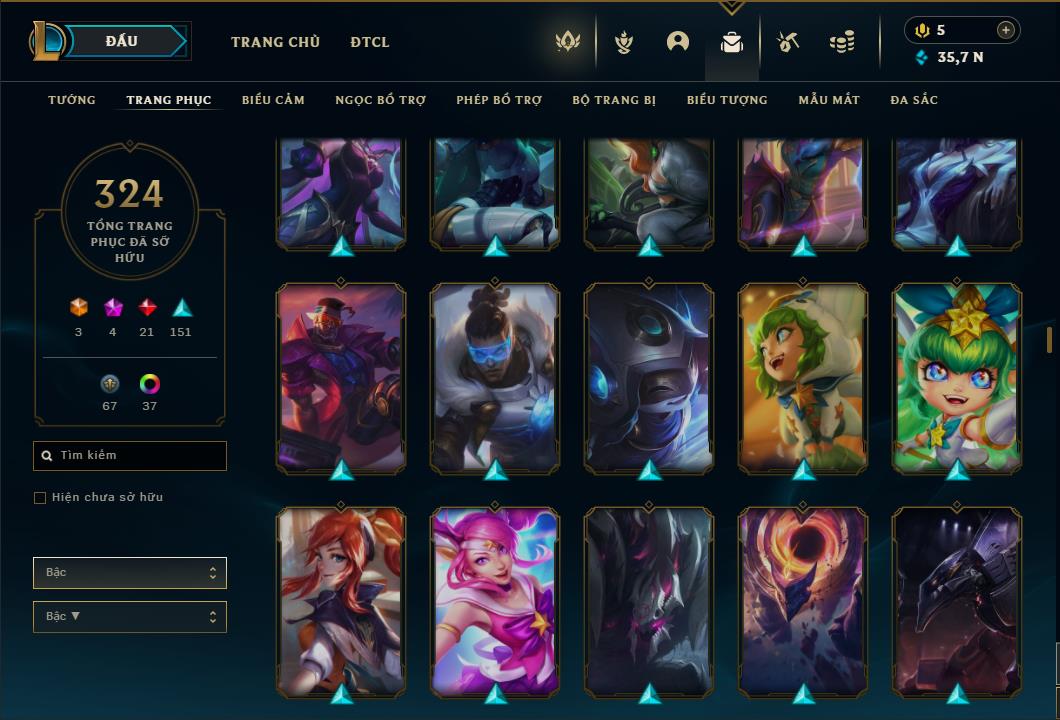
Task: Show the BỘ TRANG BỊ tab
Action: (614, 100)
